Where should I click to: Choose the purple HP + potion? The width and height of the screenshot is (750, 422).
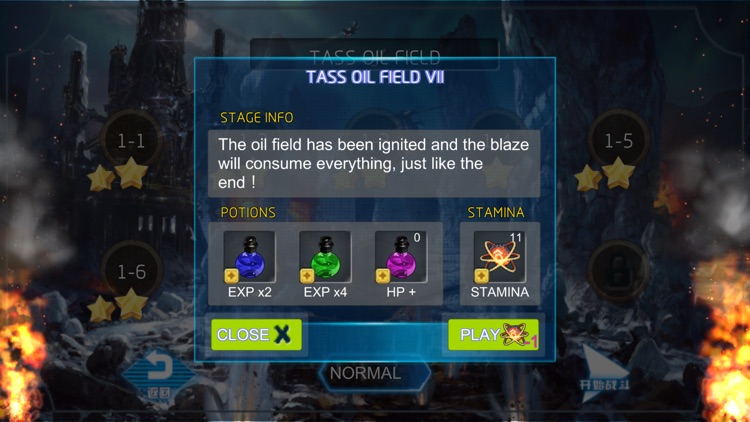(x=400, y=258)
